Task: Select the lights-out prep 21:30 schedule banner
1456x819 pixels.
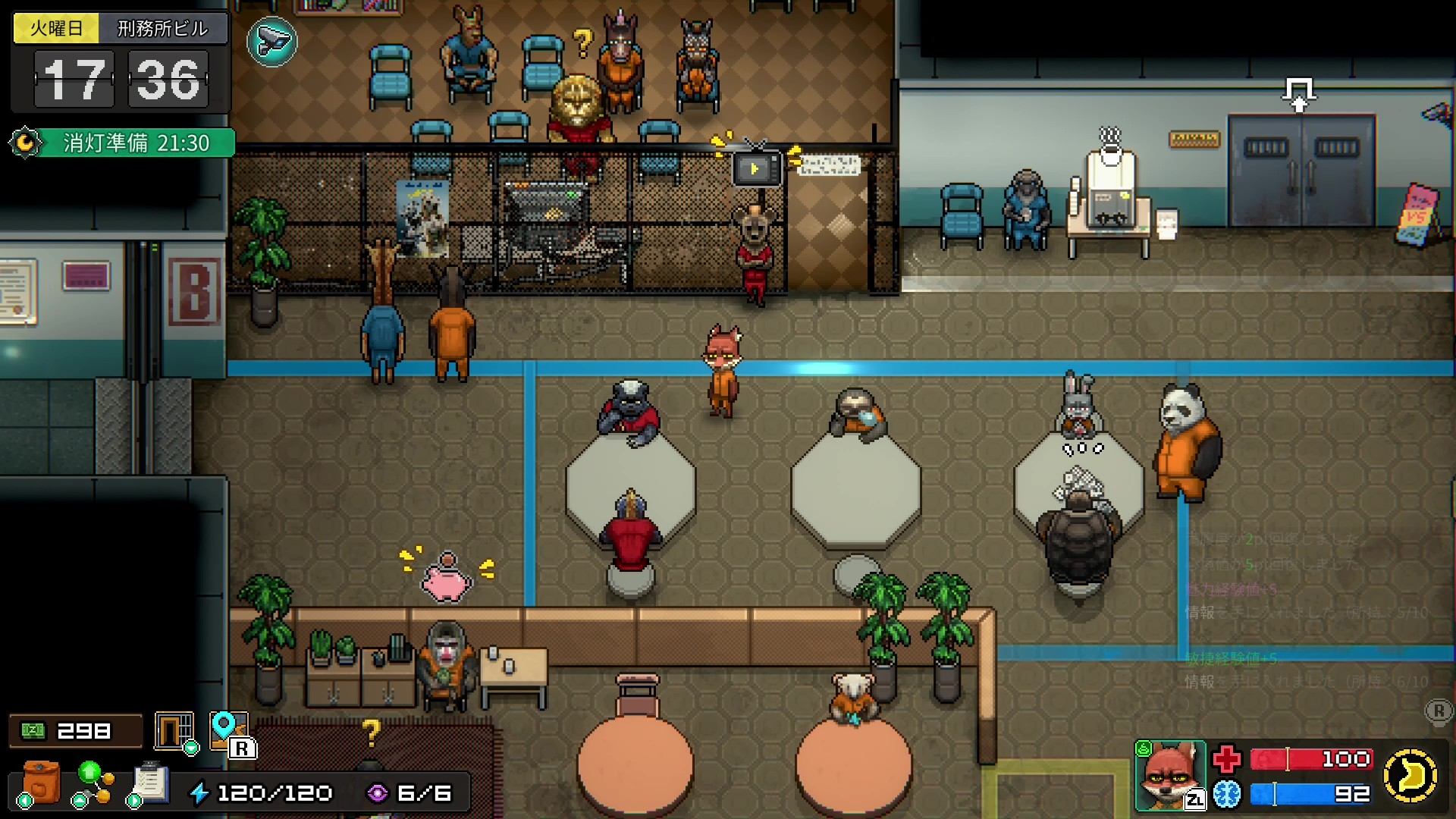Action: point(123,143)
